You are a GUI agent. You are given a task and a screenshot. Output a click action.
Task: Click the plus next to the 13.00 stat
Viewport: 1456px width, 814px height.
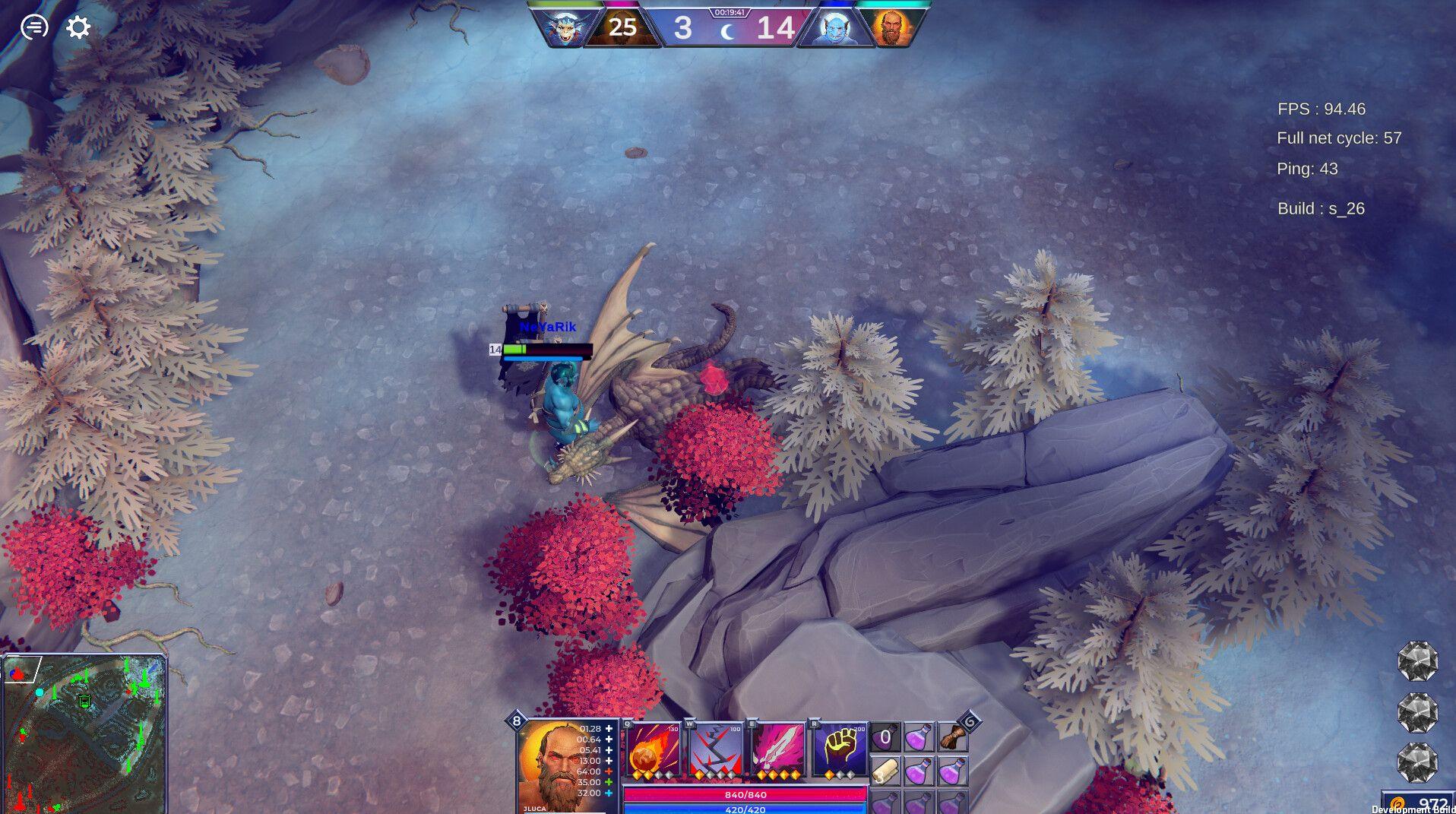pyautogui.click(x=608, y=760)
